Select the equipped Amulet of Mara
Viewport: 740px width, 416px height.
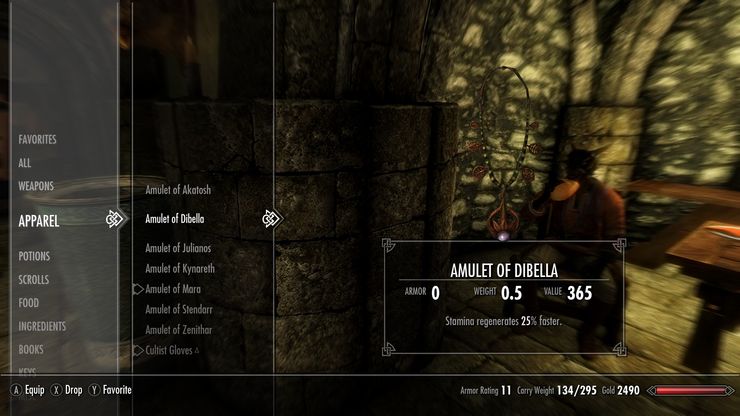(175, 288)
